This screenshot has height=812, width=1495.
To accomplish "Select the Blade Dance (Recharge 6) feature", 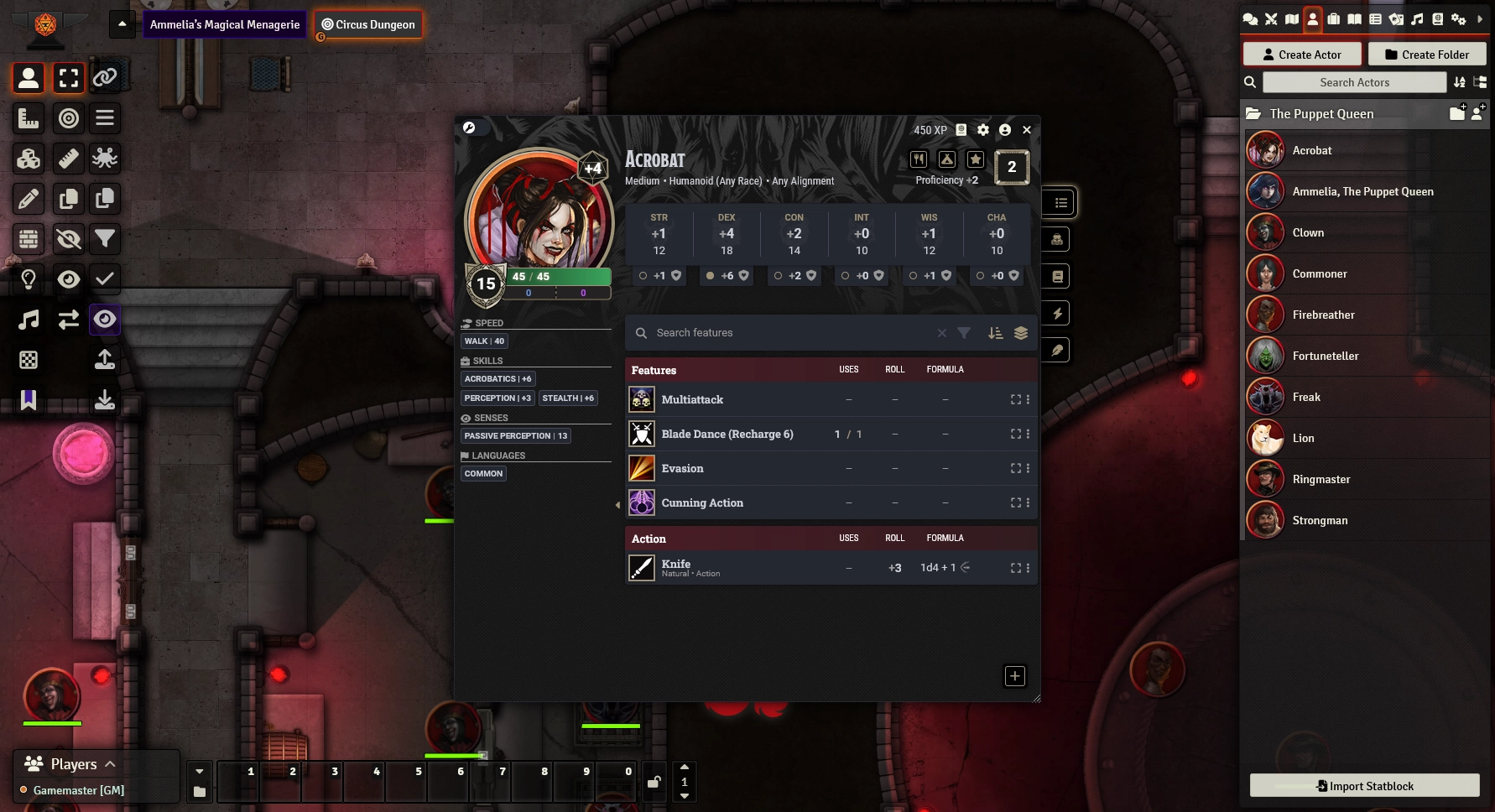I will click(x=727, y=435).
